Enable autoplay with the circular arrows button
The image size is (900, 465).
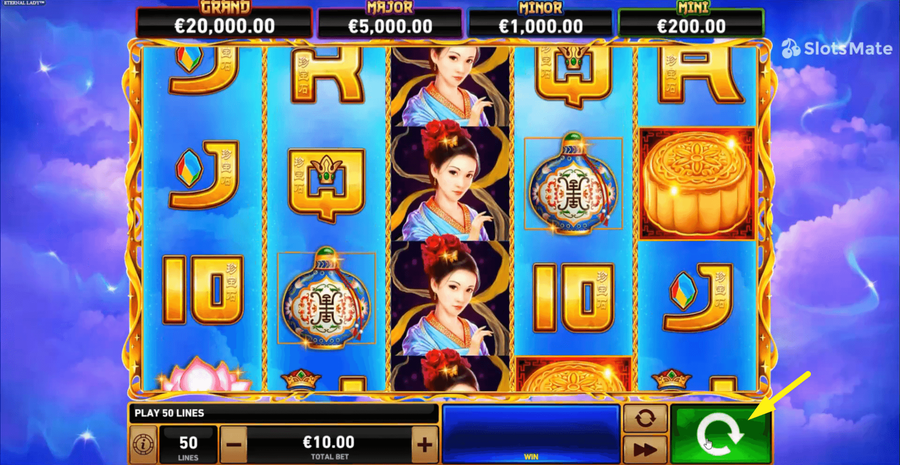[645, 418]
